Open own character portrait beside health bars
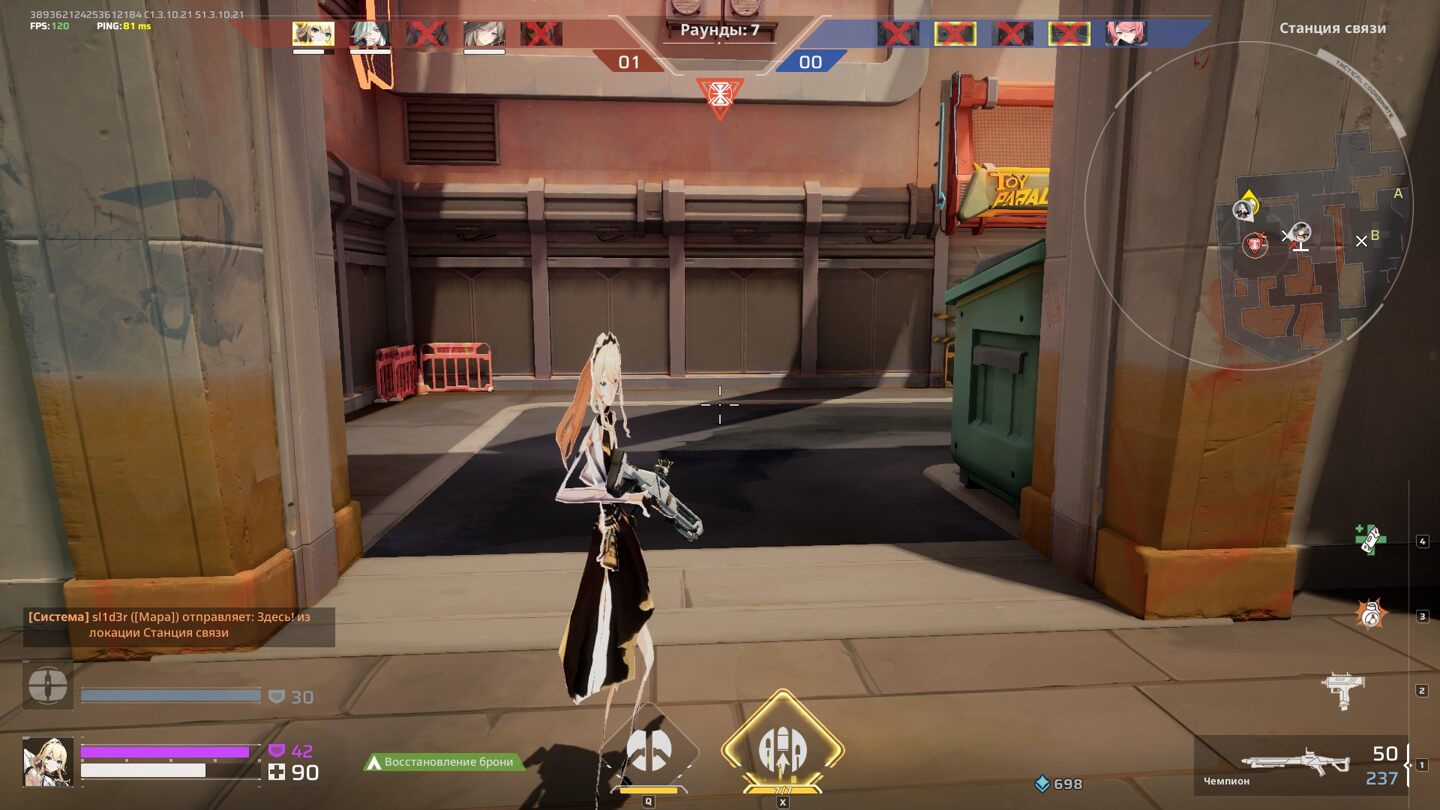The height and width of the screenshot is (810, 1440). pyautogui.click(x=48, y=762)
